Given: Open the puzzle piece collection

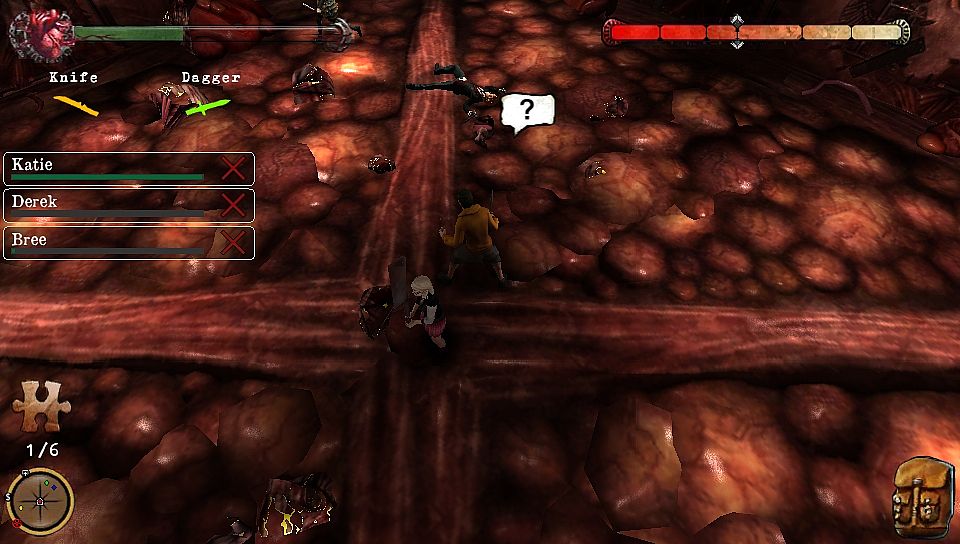Looking at the screenshot, I should [40, 406].
